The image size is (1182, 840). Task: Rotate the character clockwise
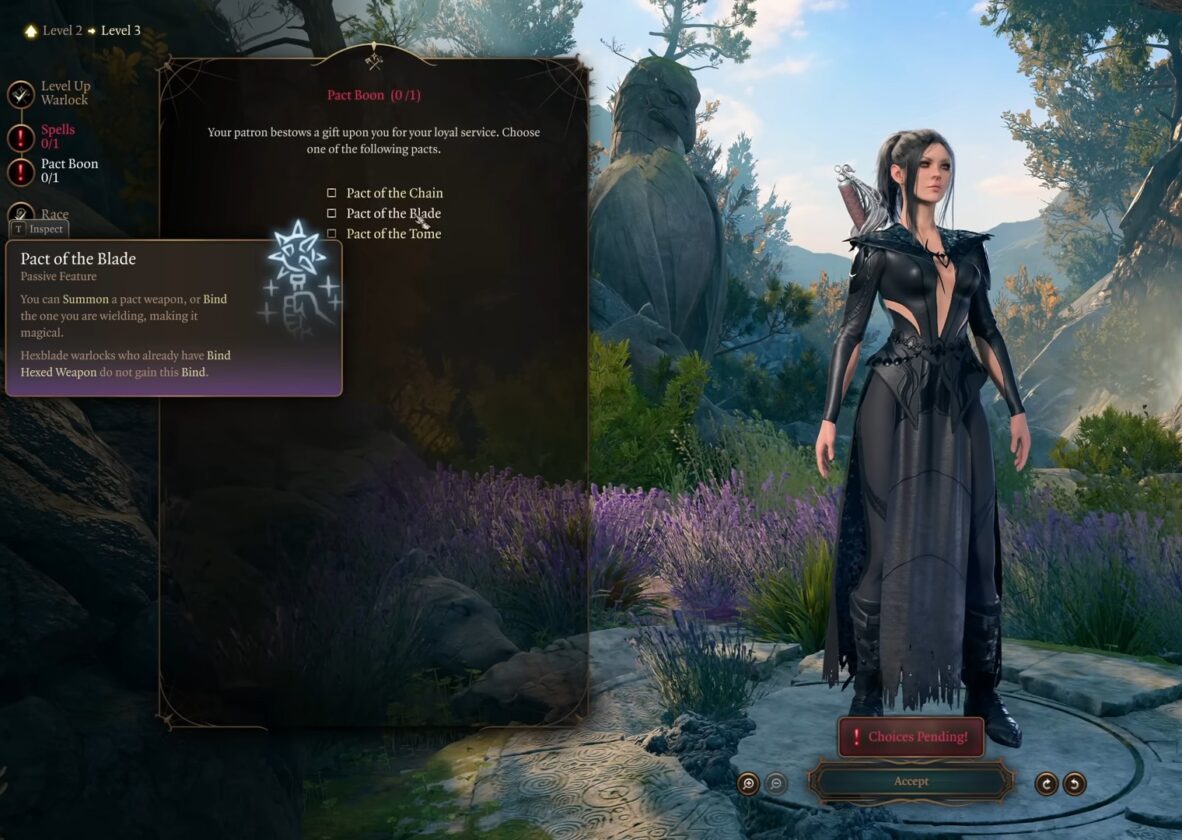pos(1046,783)
